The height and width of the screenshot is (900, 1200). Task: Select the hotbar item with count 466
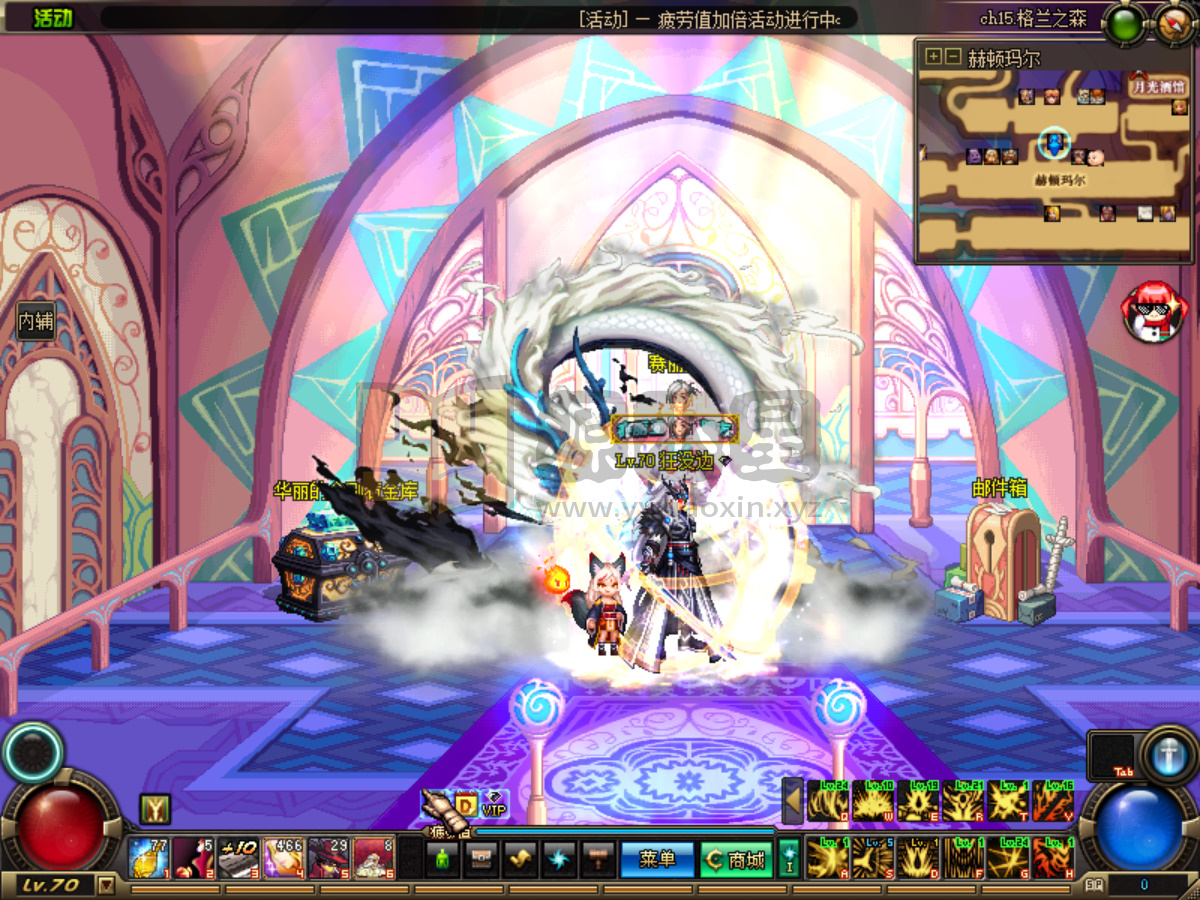pos(282,858)
